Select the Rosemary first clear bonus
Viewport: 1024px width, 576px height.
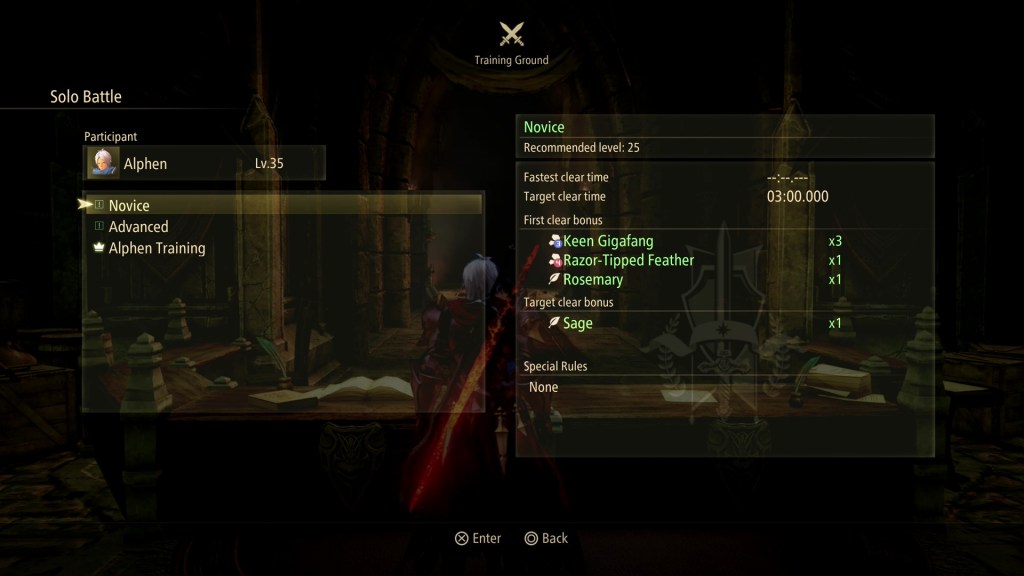pos(593,280)
